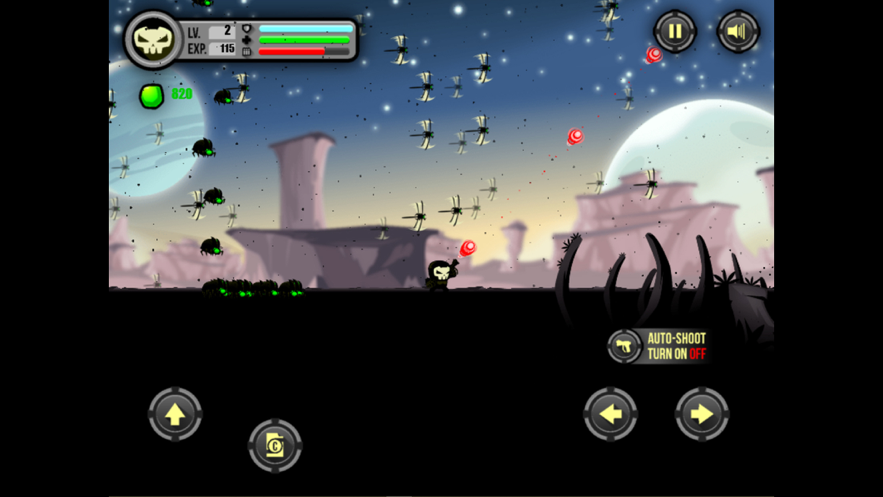Click the skull character portrait
The width and height of the screenshot is (883, 497).
153,40
